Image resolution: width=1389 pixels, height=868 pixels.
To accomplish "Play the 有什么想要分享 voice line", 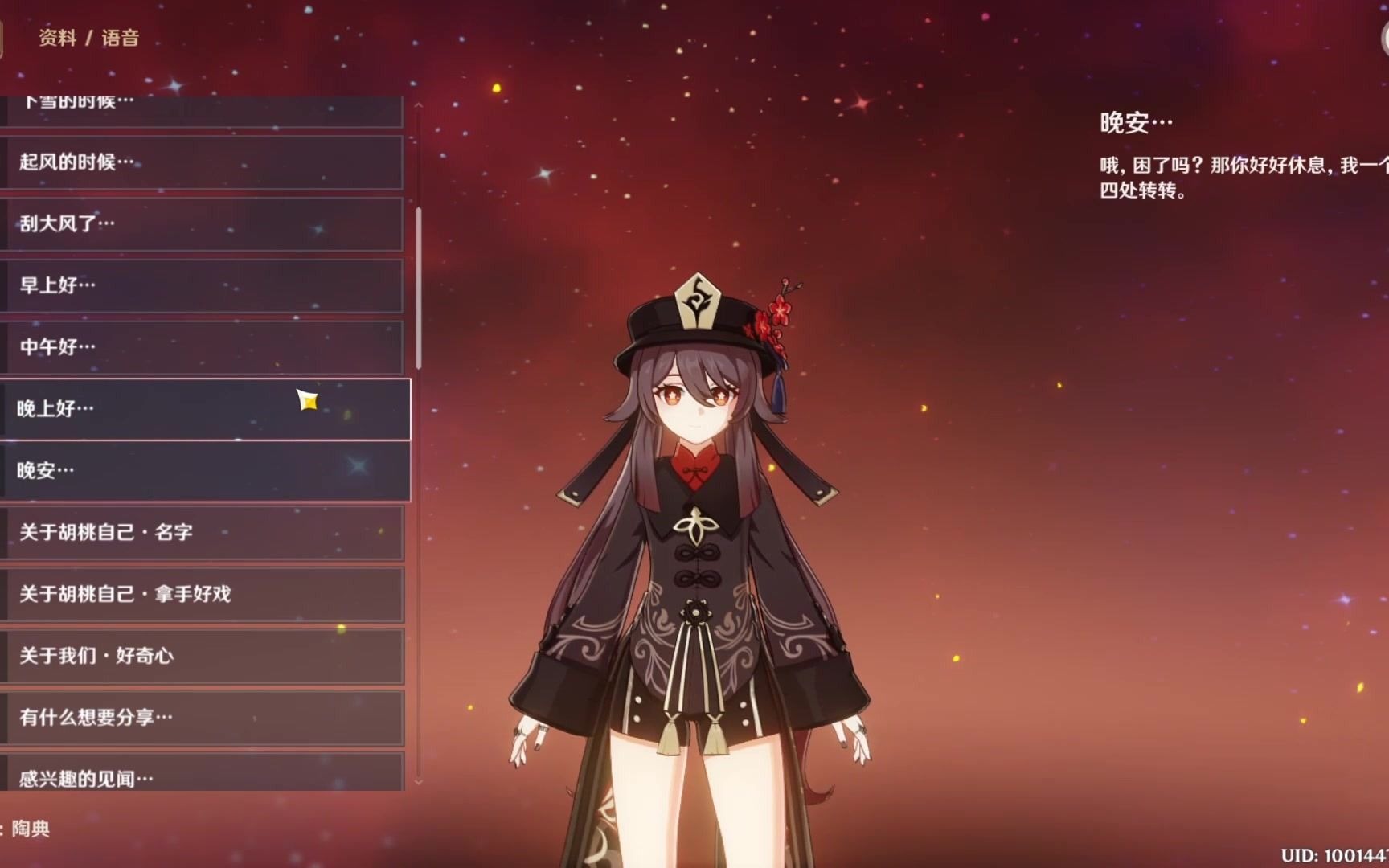I will point(201,717).
